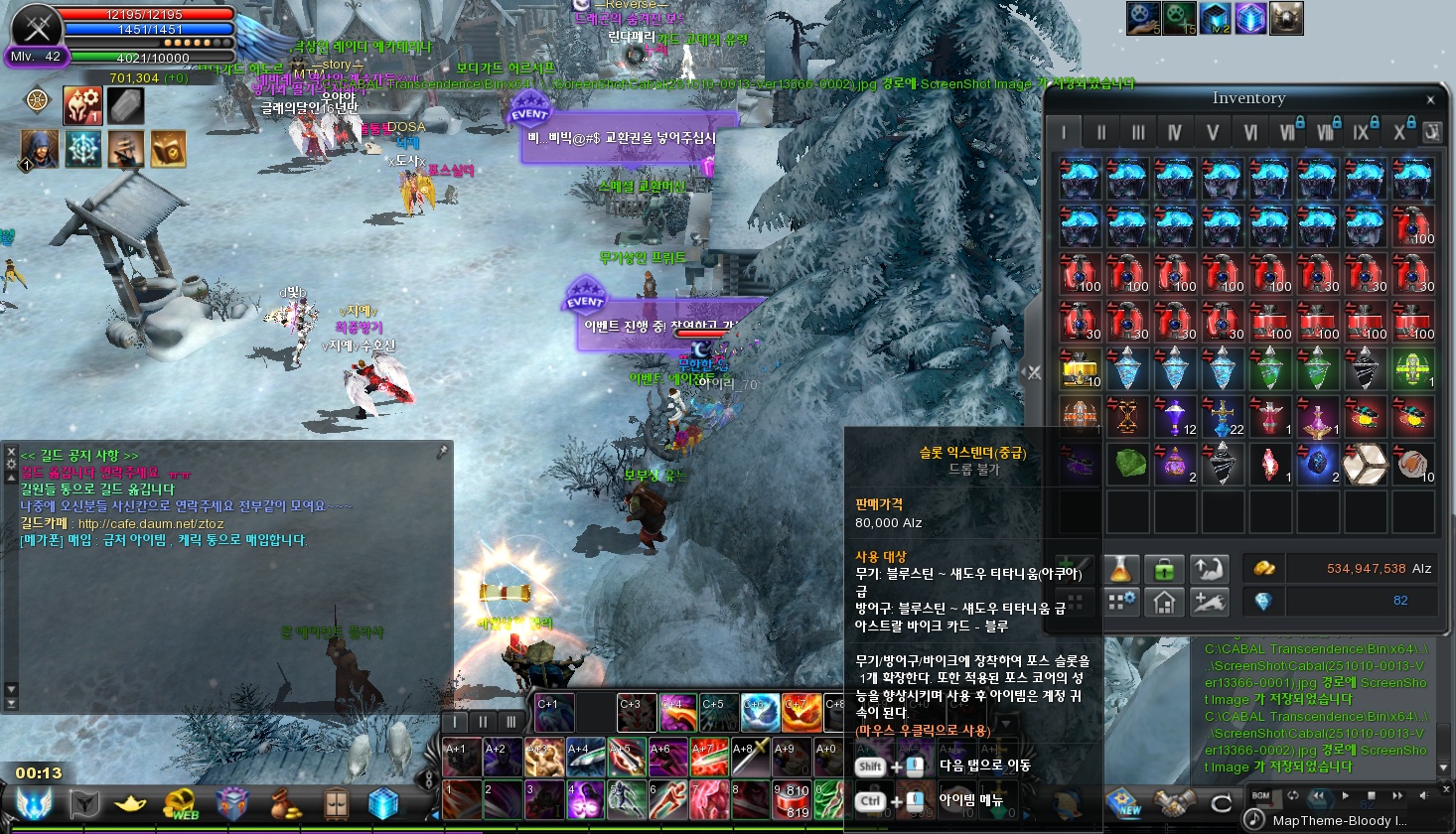
Task: Switch to skill bar page II
Action: pyautogui.click(x=483, y=721)
